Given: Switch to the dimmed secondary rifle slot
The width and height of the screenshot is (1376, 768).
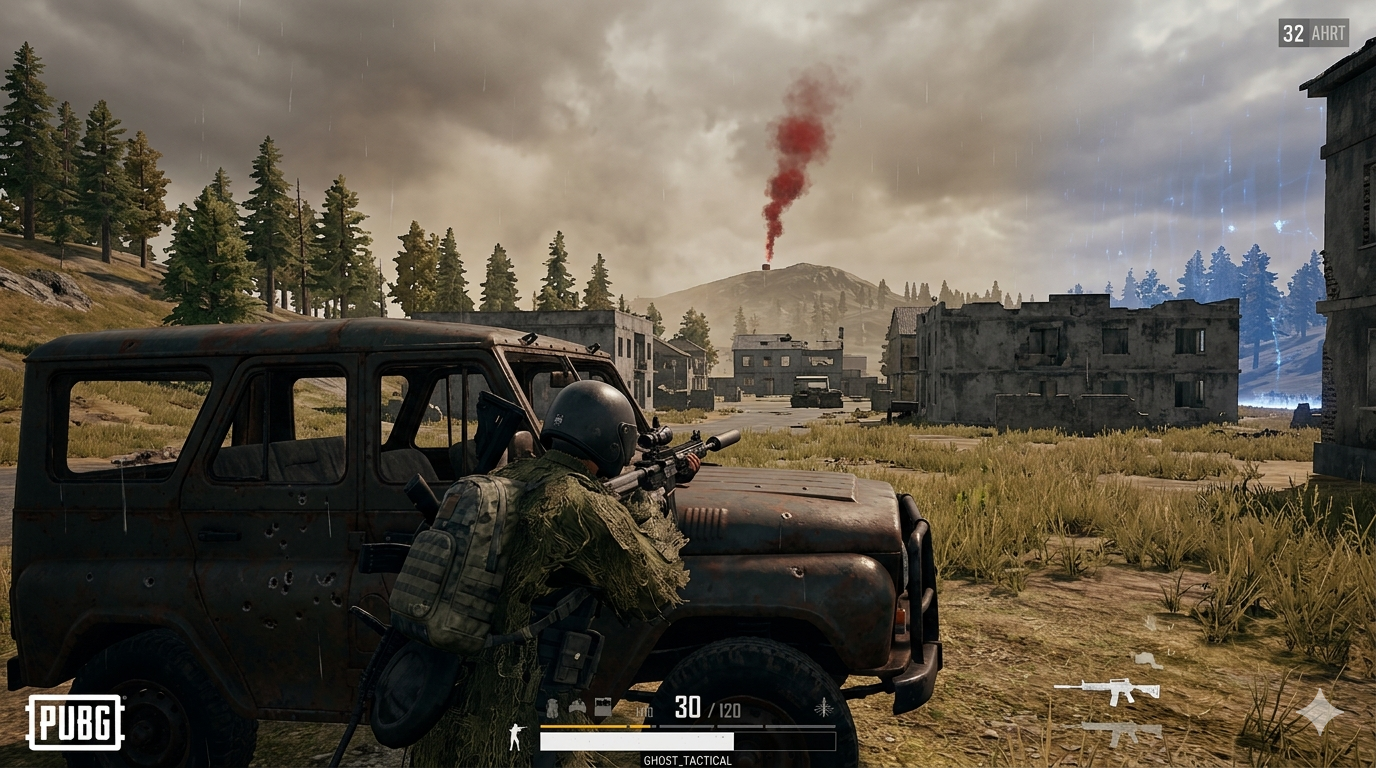Looking at the screenshot, I should [1121, 733].
